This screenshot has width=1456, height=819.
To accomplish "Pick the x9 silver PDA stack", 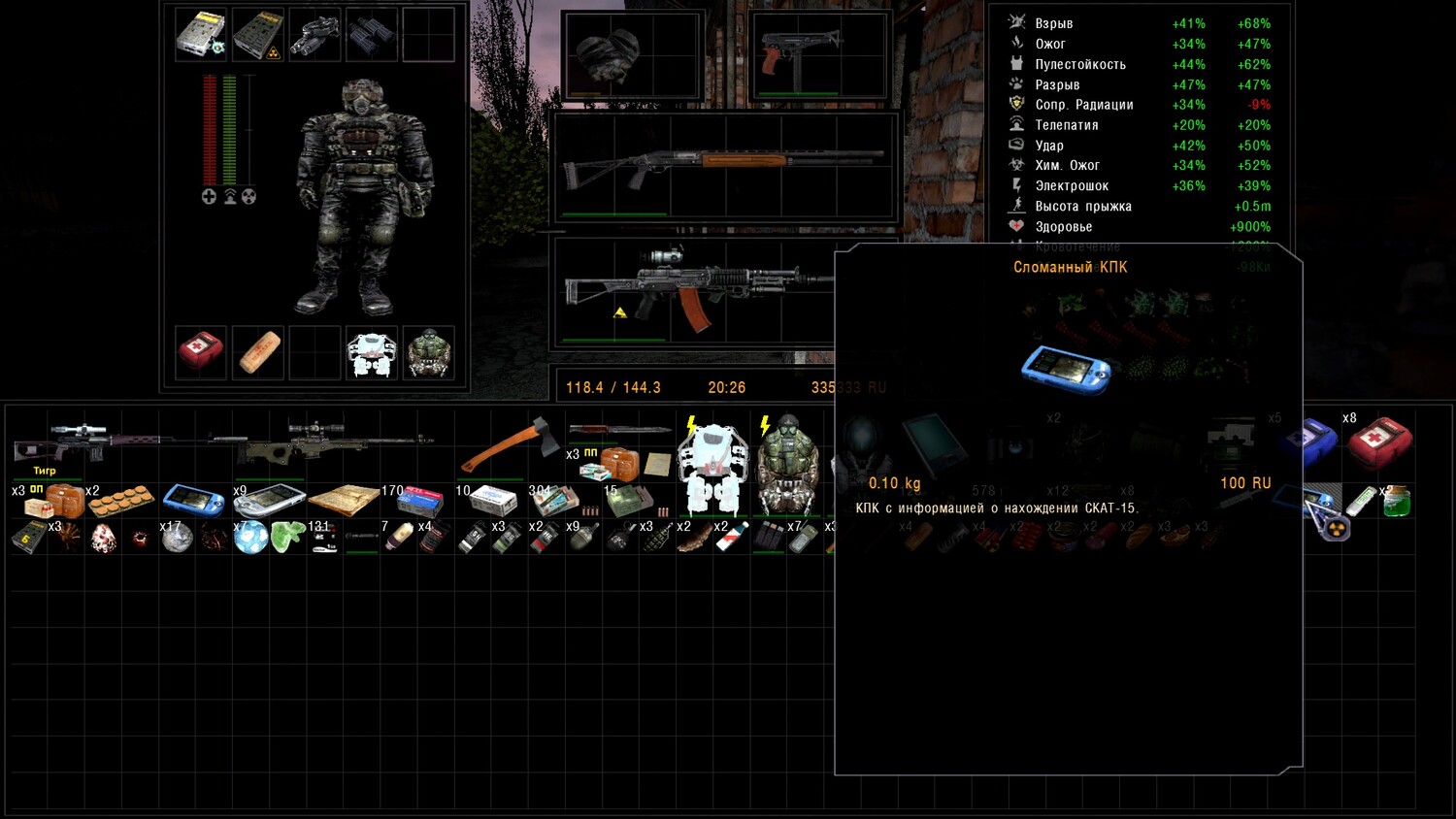I will 268,500.
